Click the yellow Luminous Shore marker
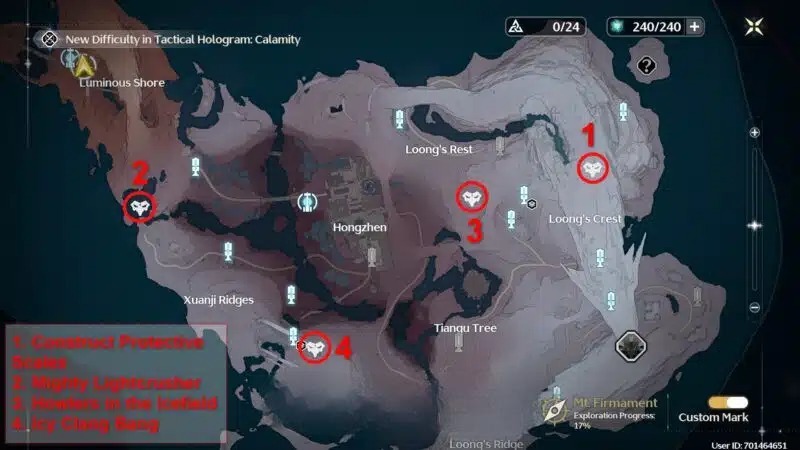The height and width of the screenshot is (450, 800). [84, 66]
